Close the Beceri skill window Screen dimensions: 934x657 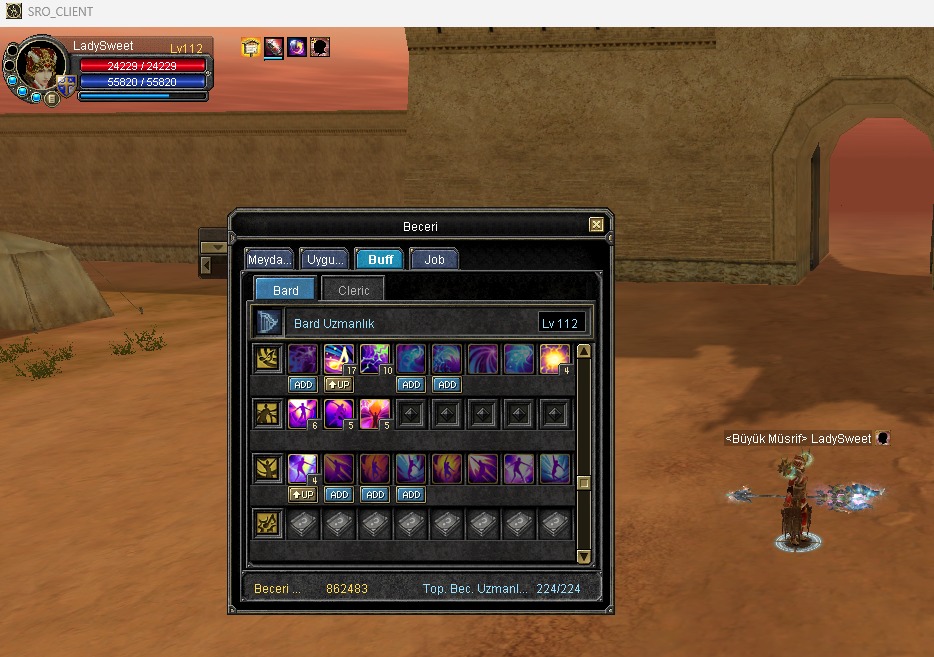pos(596,225)
